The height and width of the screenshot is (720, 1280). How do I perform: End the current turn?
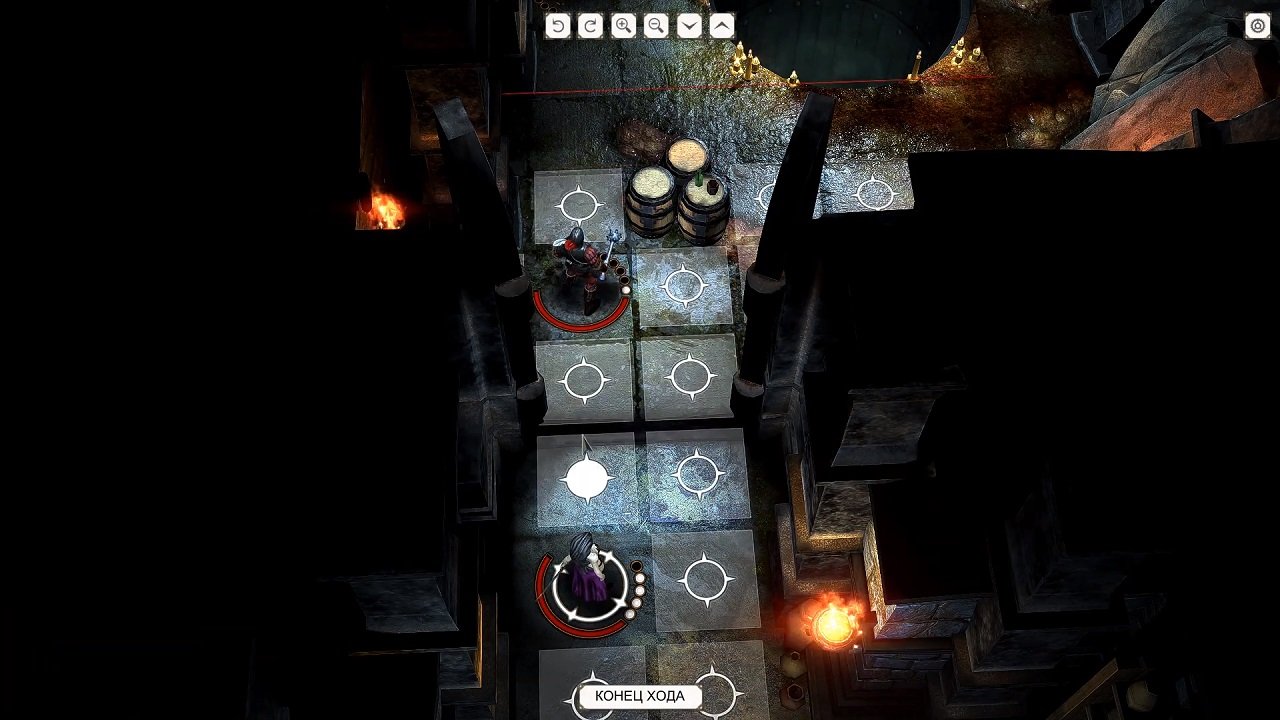tap(638, 698)
